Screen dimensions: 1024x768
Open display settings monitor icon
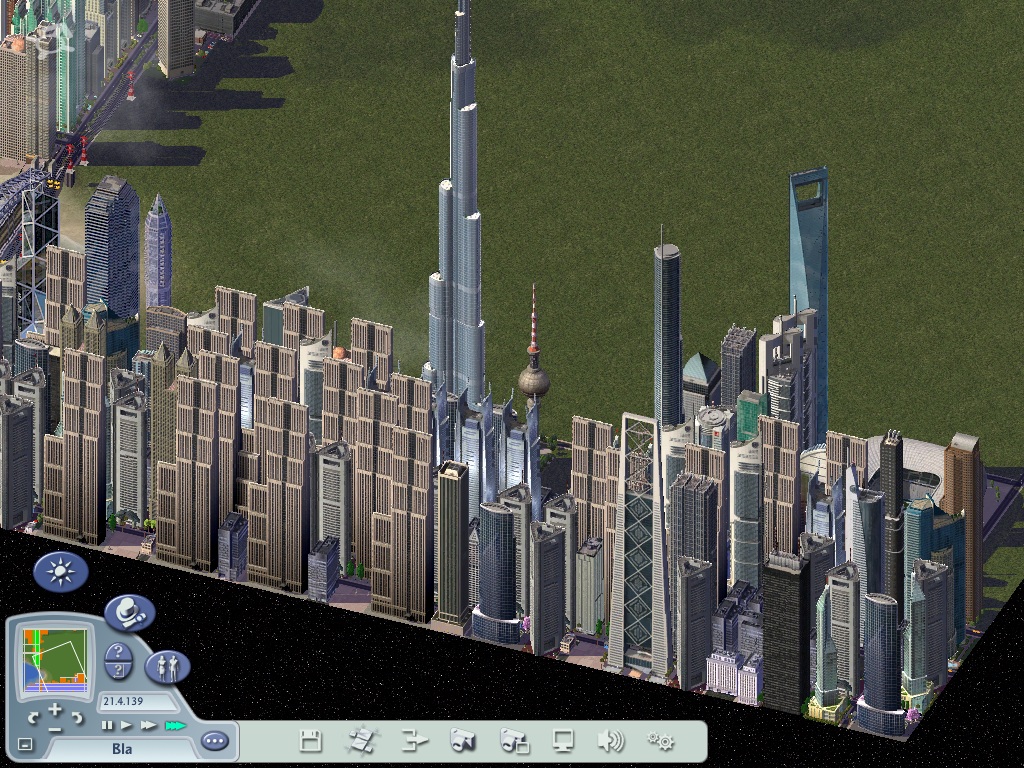(x=564, y=741)
